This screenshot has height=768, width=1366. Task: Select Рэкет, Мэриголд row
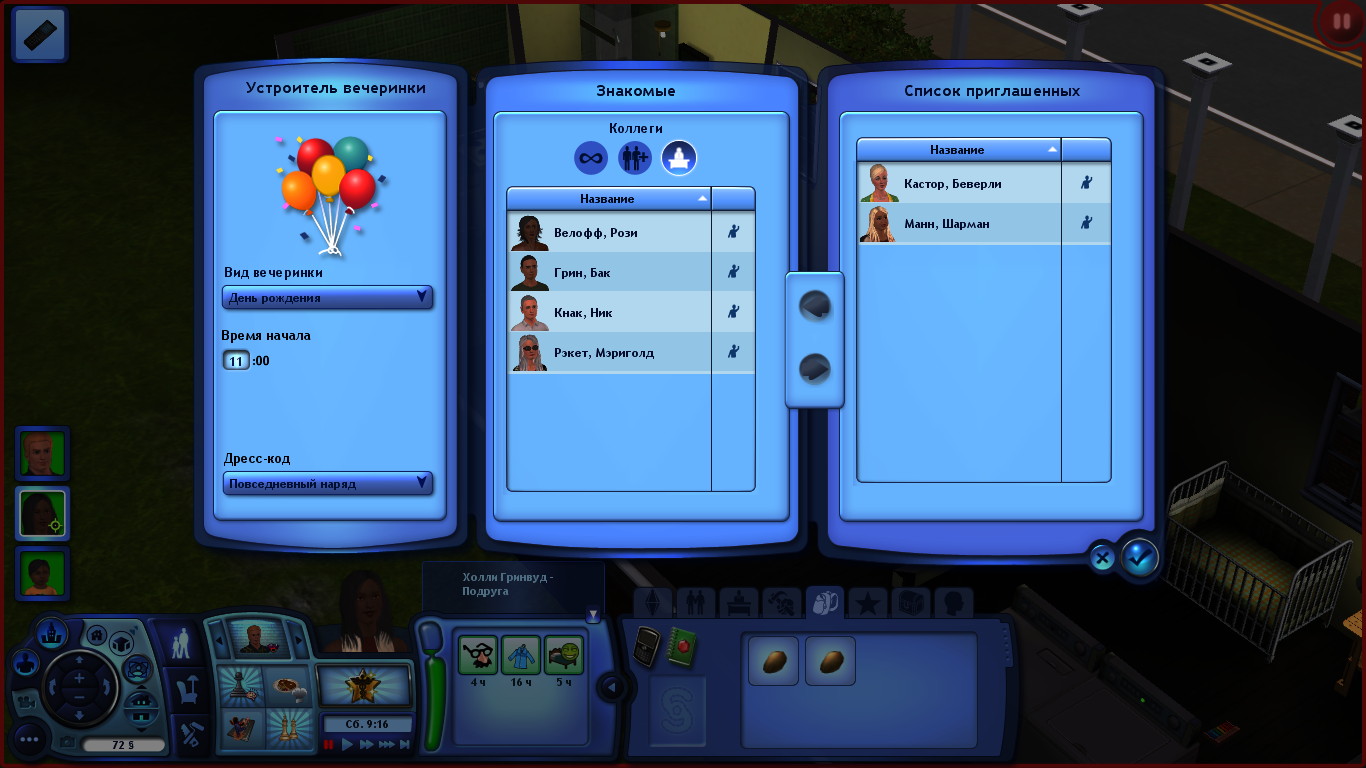click(x=608, y=353)
